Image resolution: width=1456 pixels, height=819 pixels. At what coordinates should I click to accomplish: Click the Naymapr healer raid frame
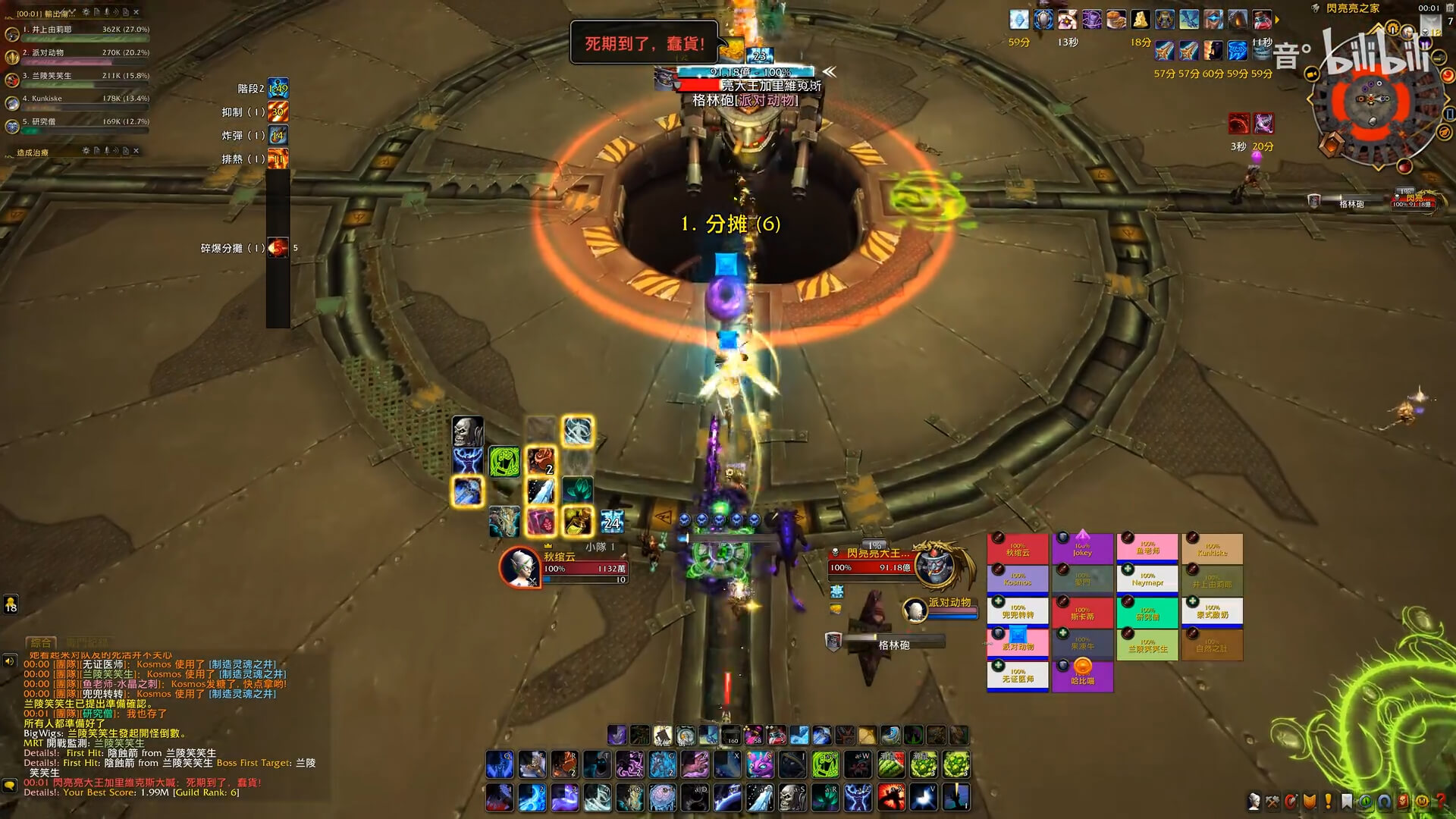(x=1147, y=580)
